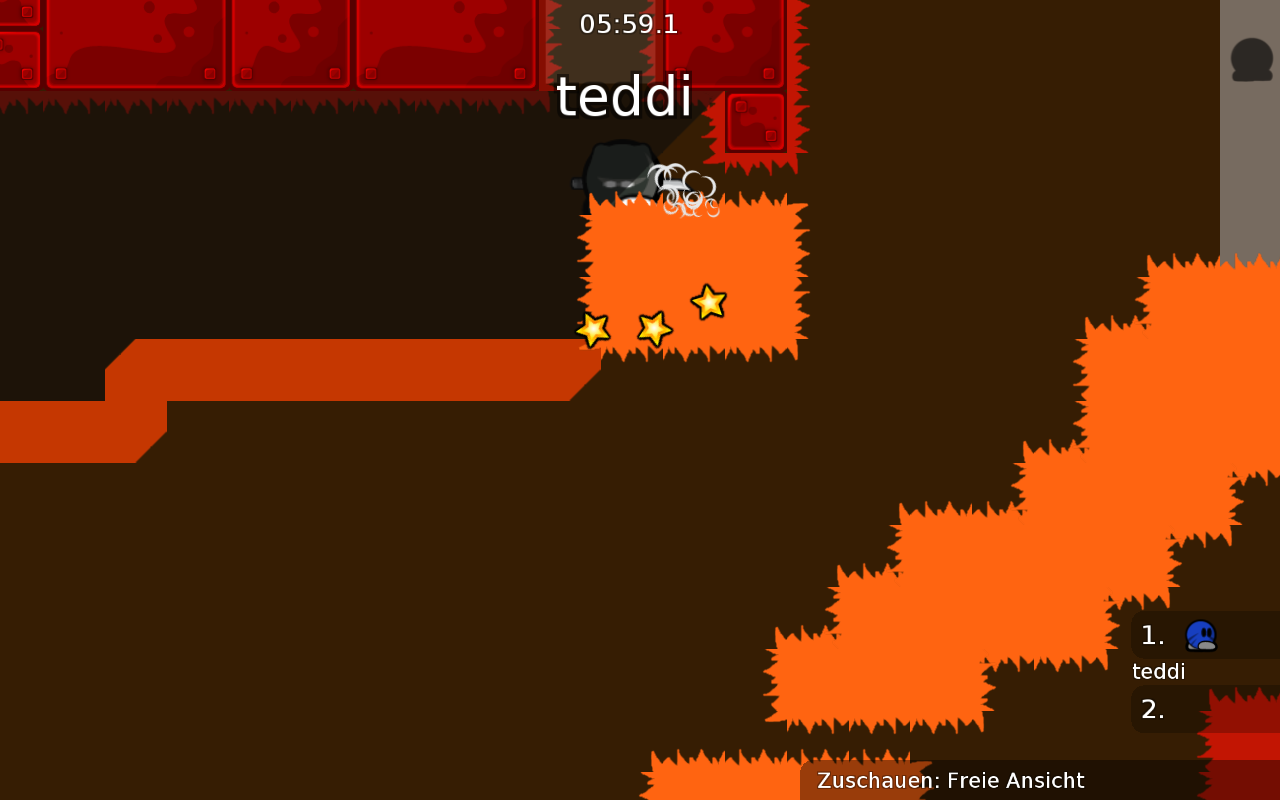Switch to the Freie Ansicht view mode
This screenshot has height=800, width=1280.
pyautogui.click(x=1016, y=781)
